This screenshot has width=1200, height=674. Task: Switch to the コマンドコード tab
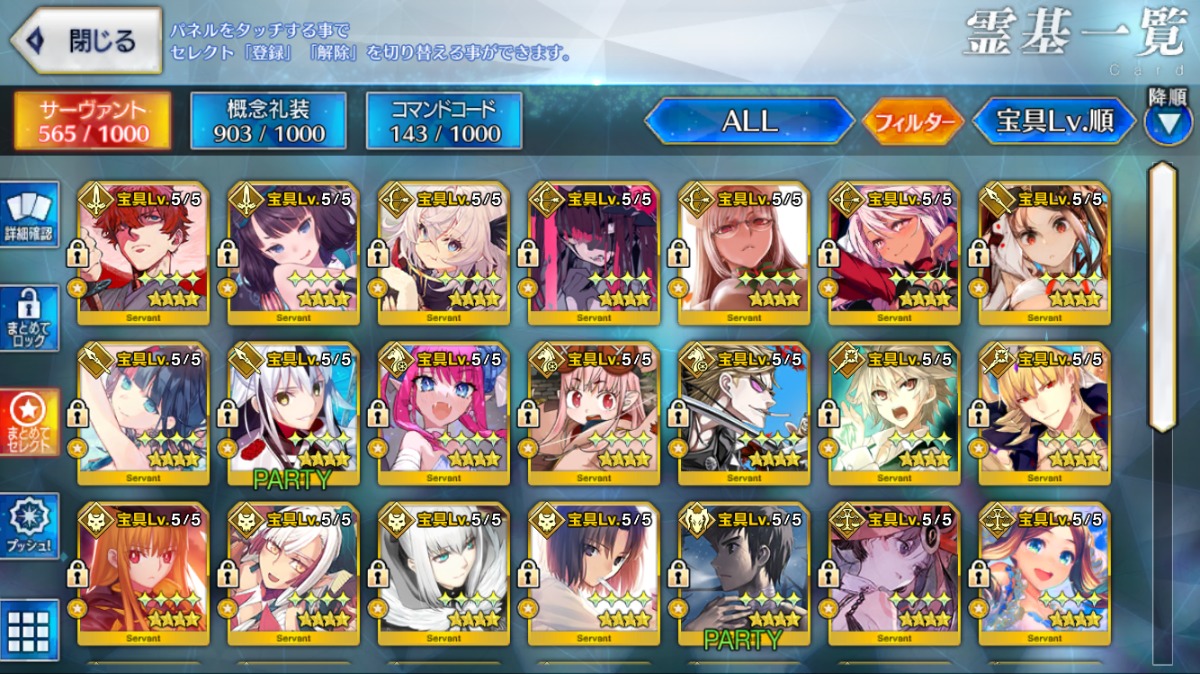point(443,121)
